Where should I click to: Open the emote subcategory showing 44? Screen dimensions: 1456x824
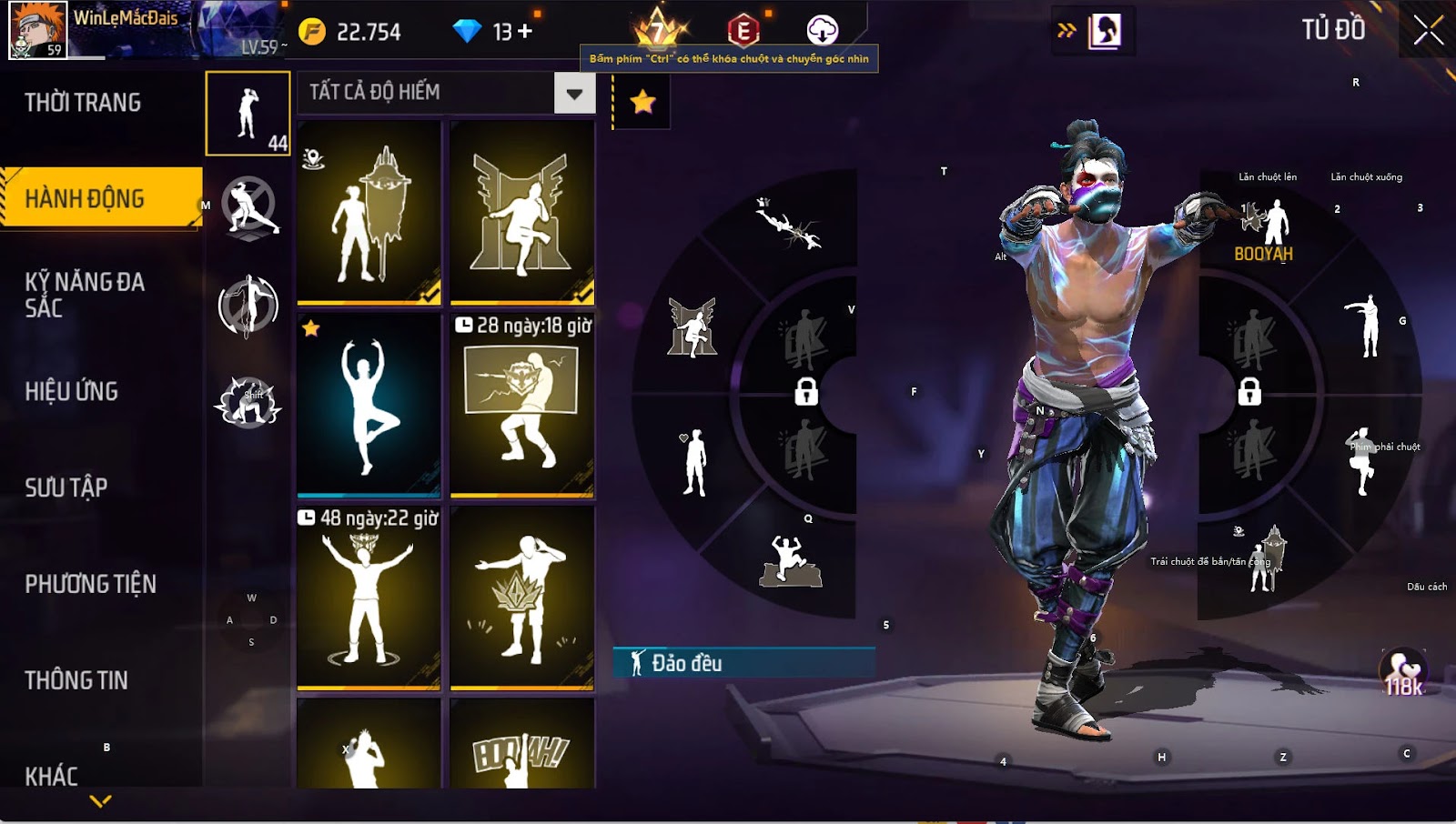click(248, 114)
